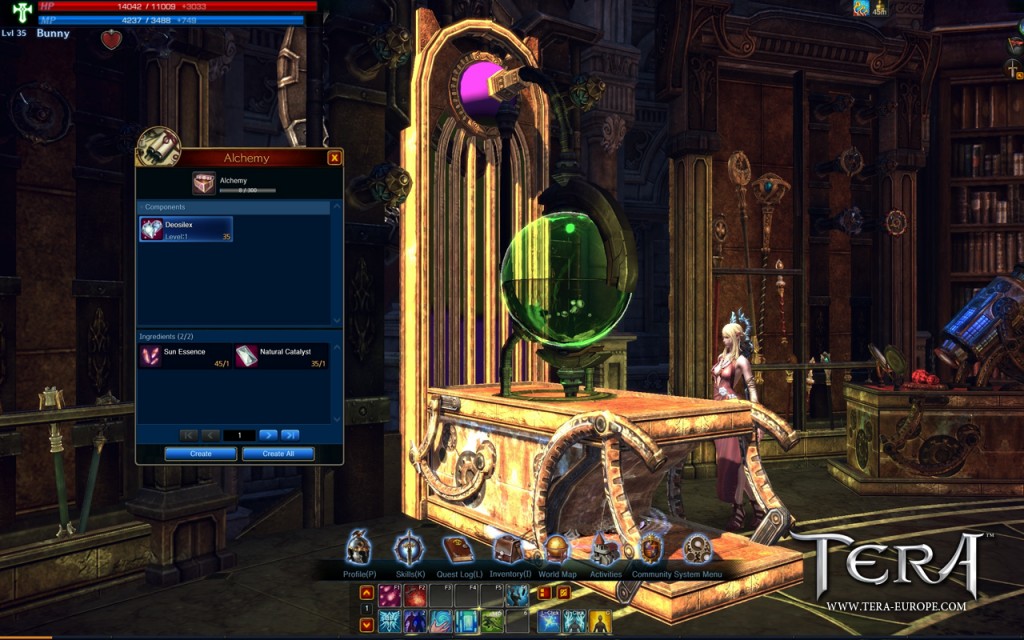Image resolution: width=1024 pixels, height=640 pixels.
Task: Switch hotbar page up with the arrow
Action: (367, 593)
